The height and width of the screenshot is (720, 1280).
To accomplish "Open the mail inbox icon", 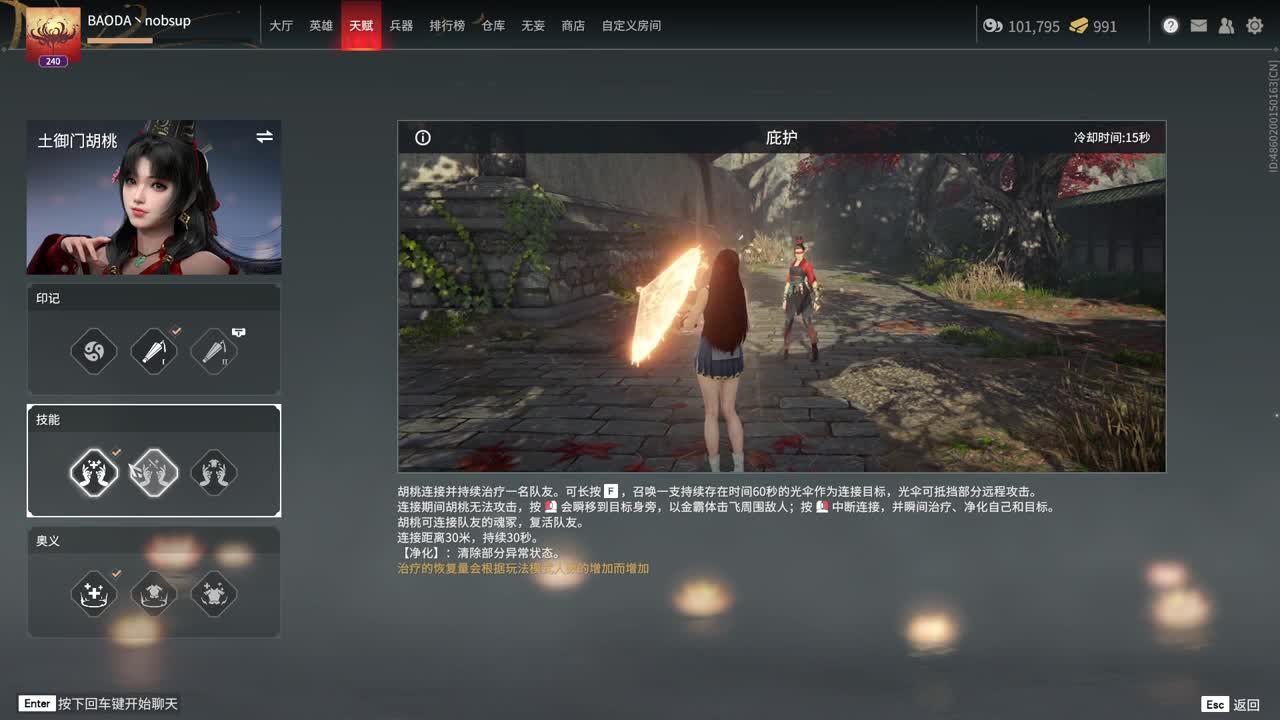I will pyautogui.click(x=1198, y=26).
